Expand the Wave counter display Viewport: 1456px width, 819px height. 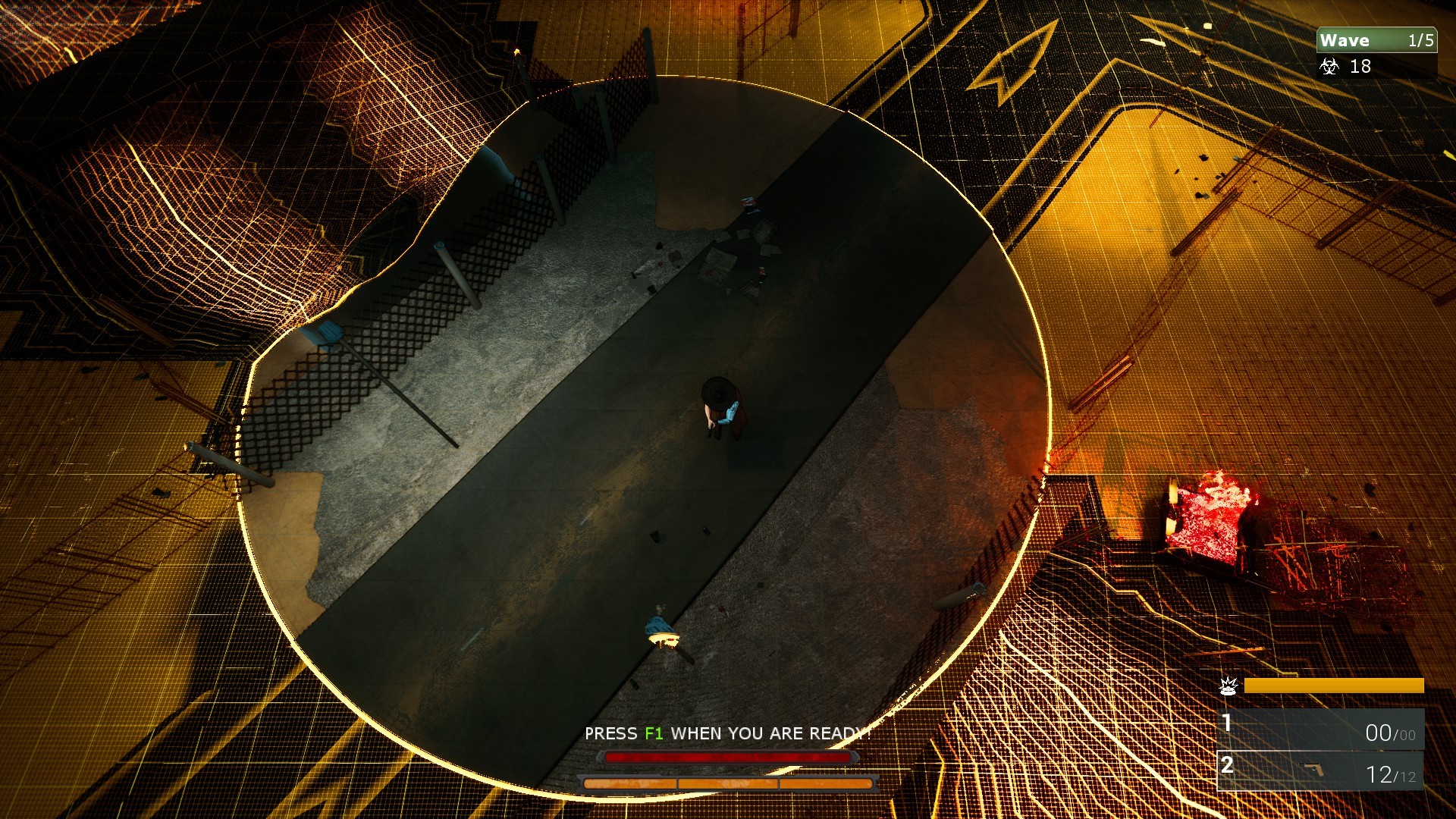pyautogui.click(x=1376, y=40)
